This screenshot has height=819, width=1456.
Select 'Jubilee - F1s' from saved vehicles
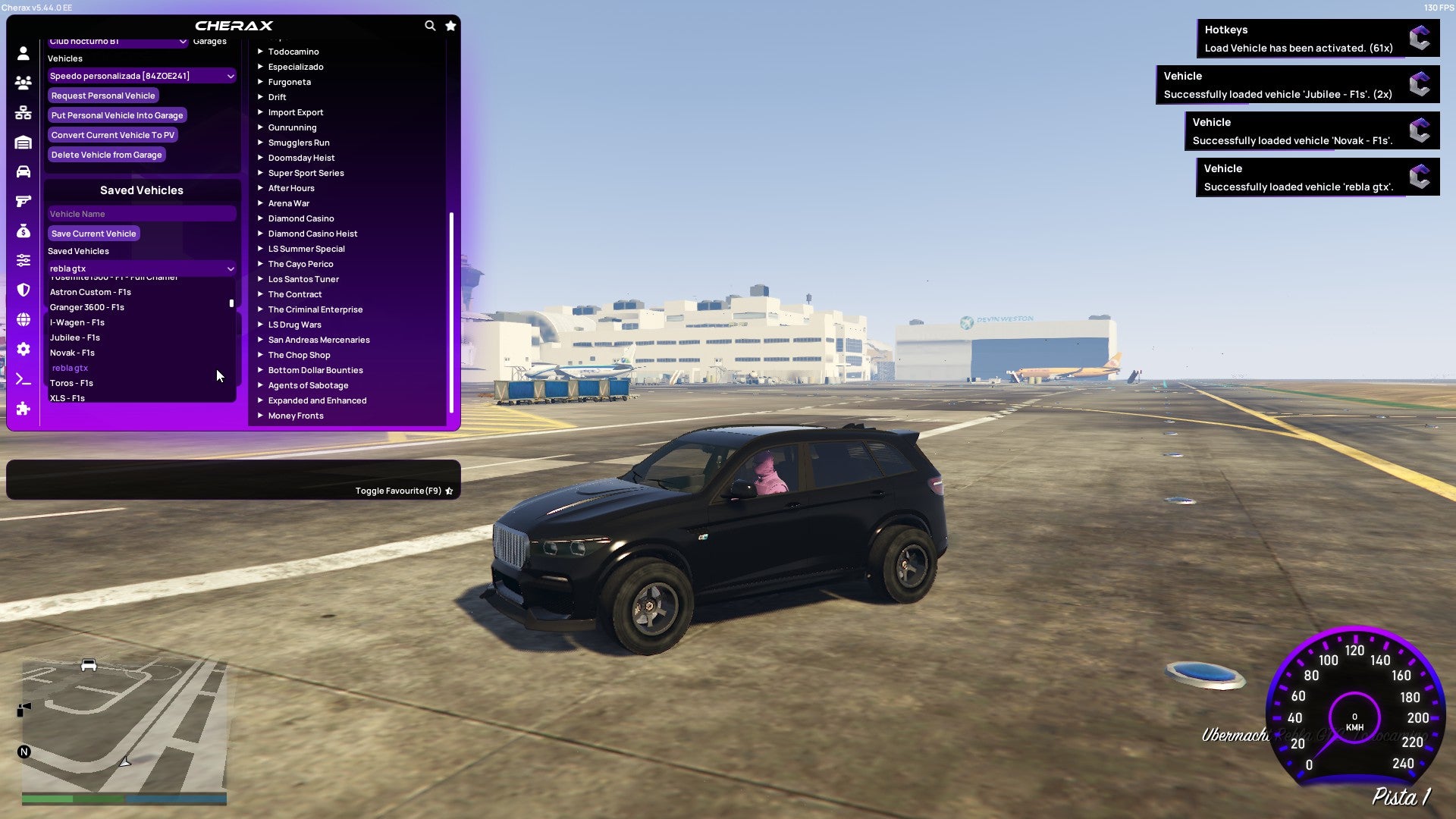point(74,337)
